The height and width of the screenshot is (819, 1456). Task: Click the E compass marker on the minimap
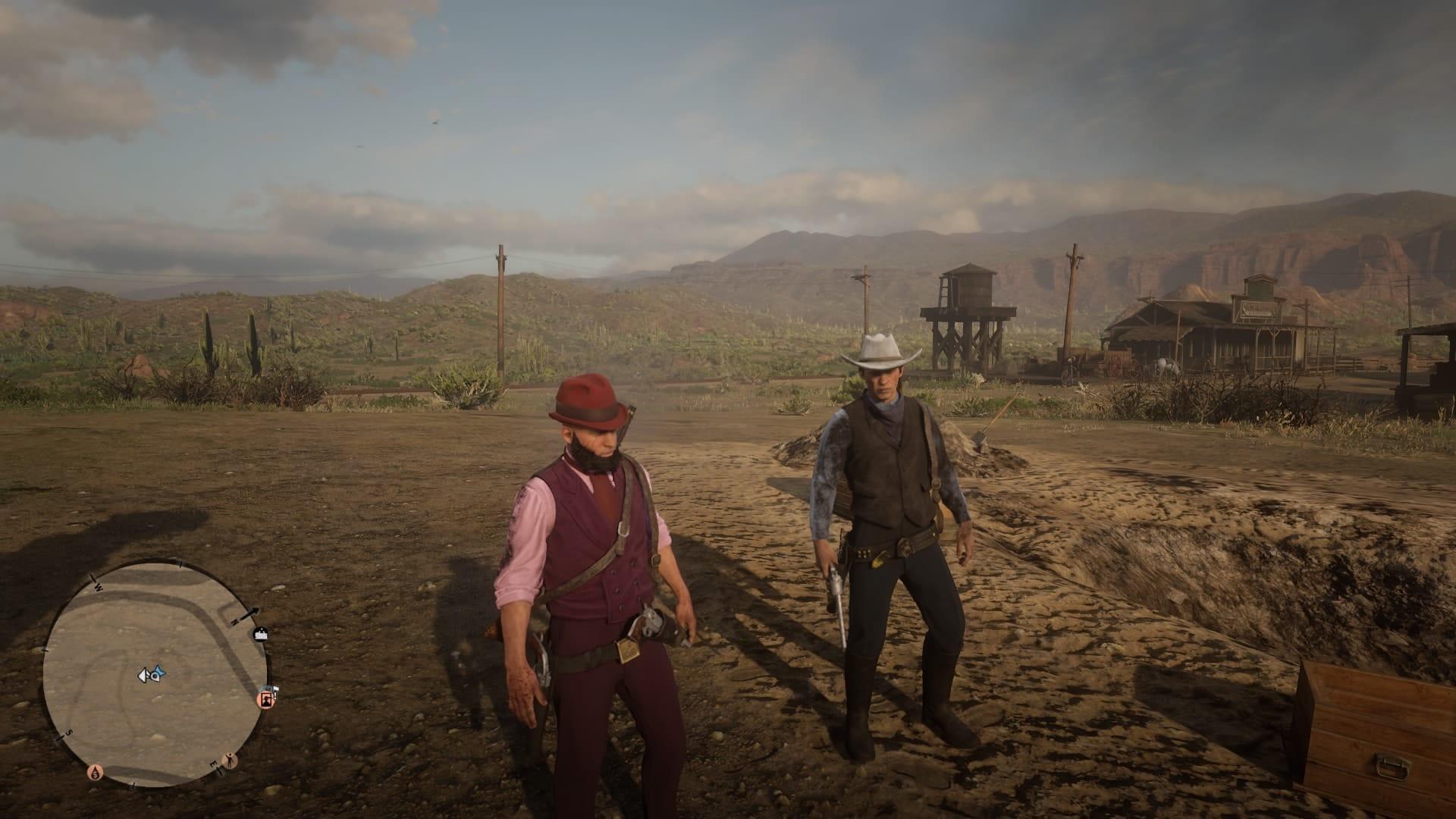tap(216, 764)
